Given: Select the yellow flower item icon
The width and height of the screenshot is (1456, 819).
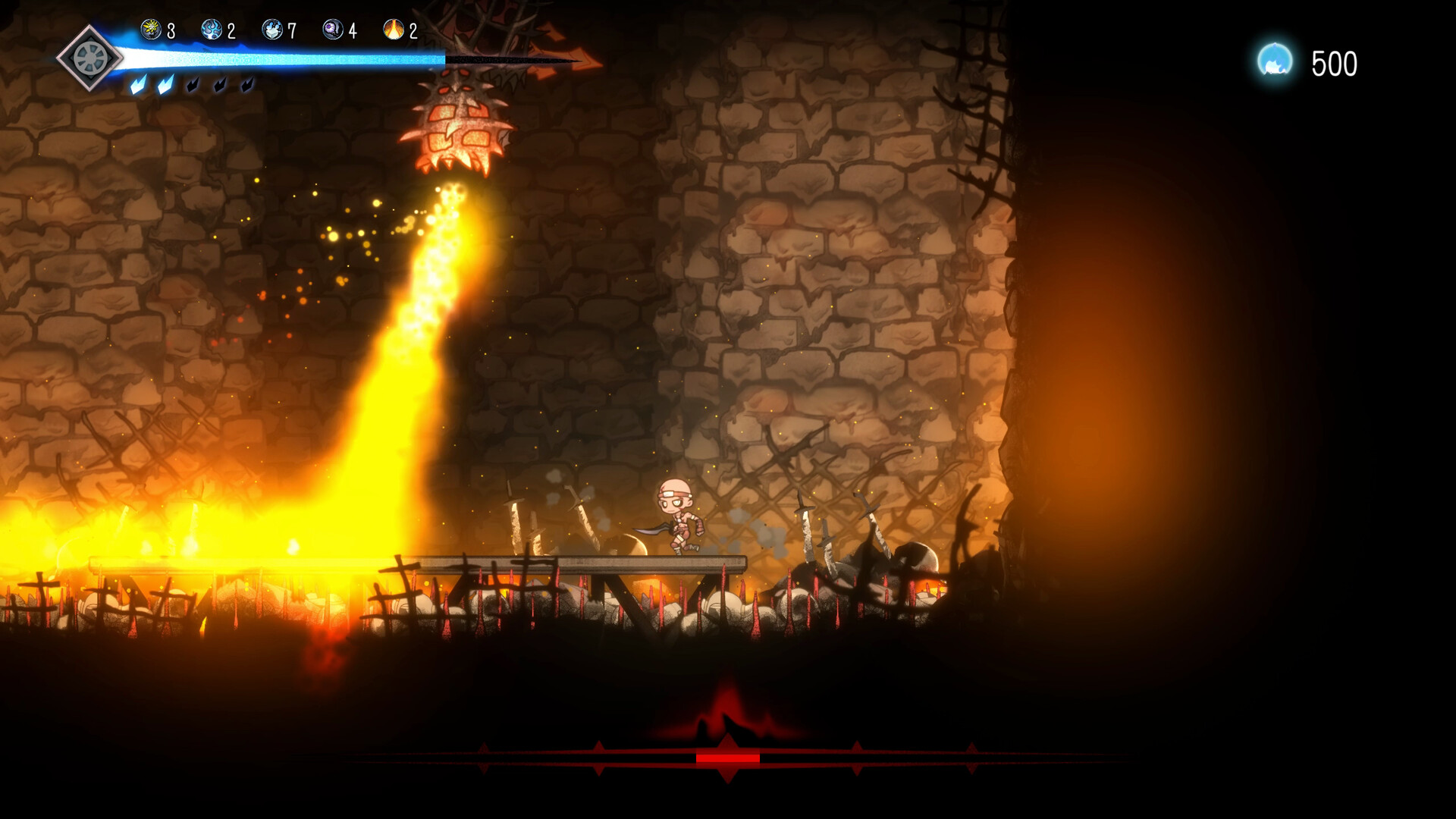Looking at the screenshot, I should pyautogui.click(x=151, y=30).
